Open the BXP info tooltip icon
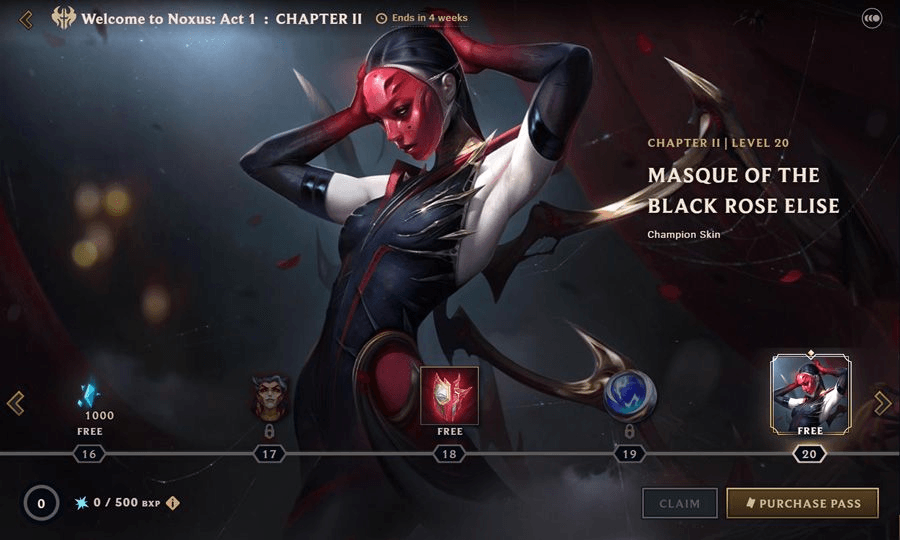 tap(173, 503)
